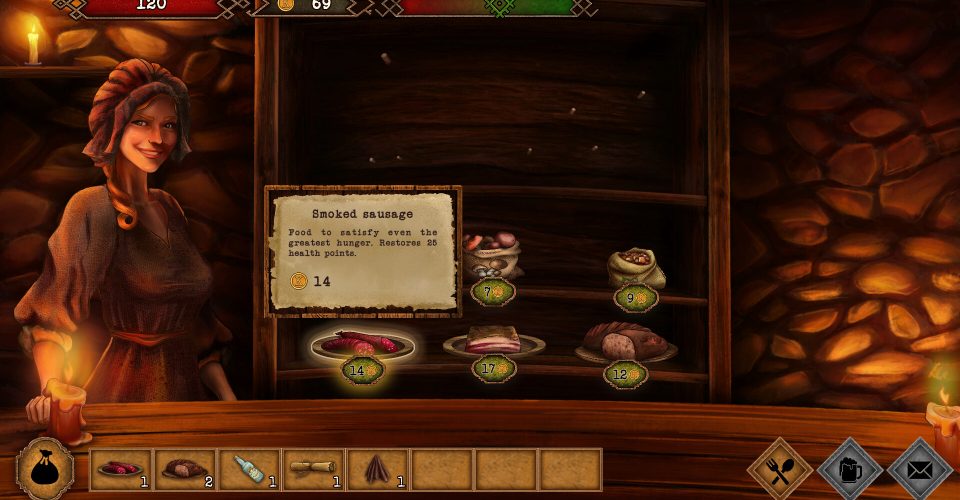The height and width of the screenshot is (500, 960).
Task: Pick the mushroom sack priced 7
Action: pyautogui.click(x=490, y=257)
